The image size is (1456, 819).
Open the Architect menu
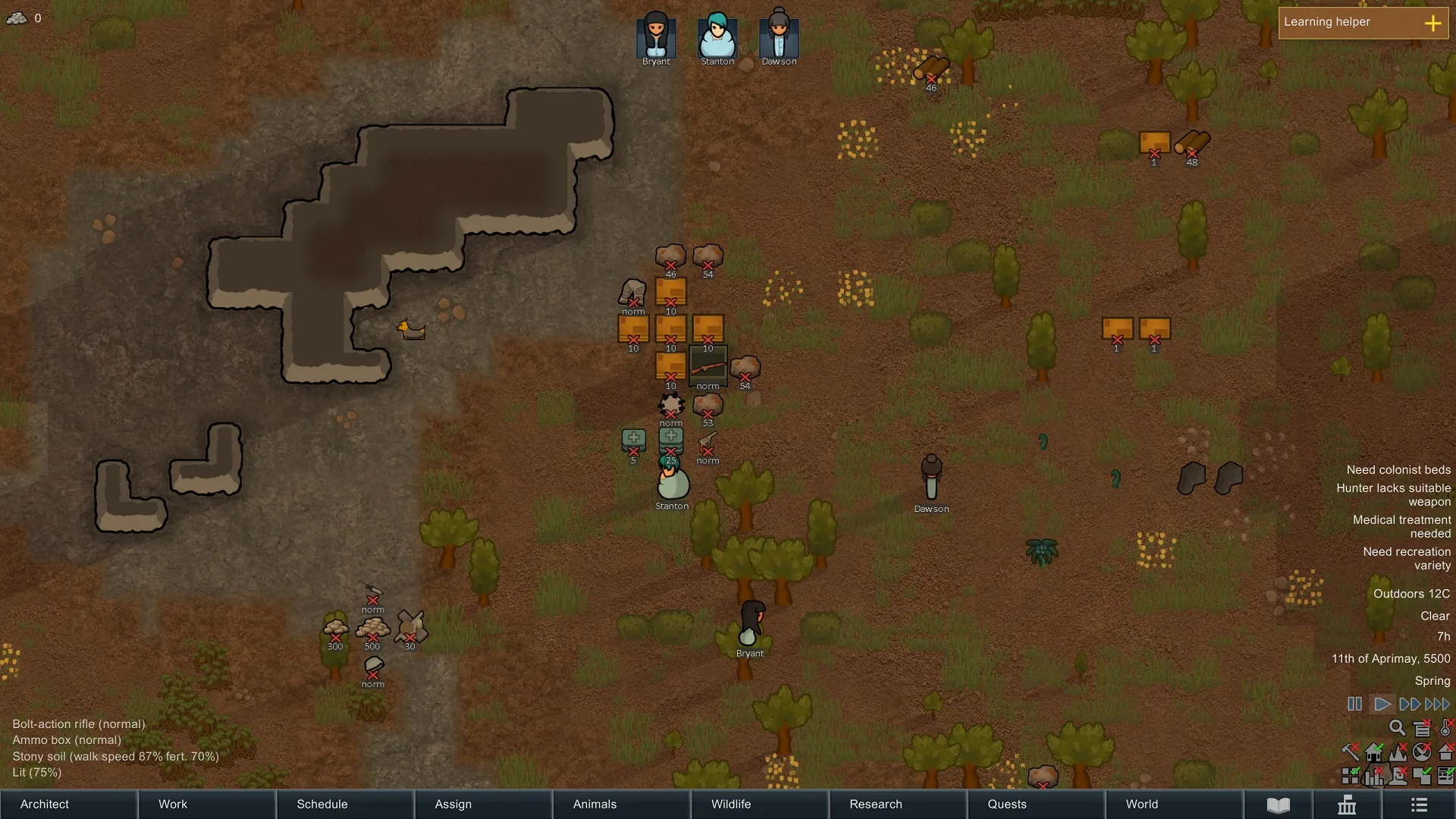tap(68, 804)
